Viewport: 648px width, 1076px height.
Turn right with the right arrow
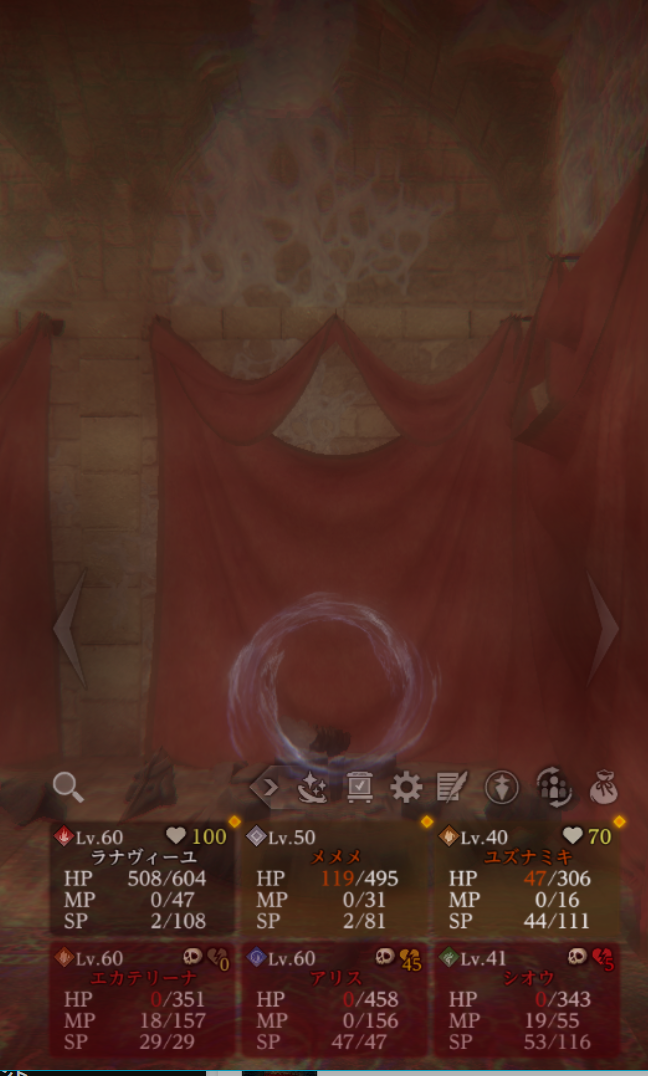pos(602,627)
